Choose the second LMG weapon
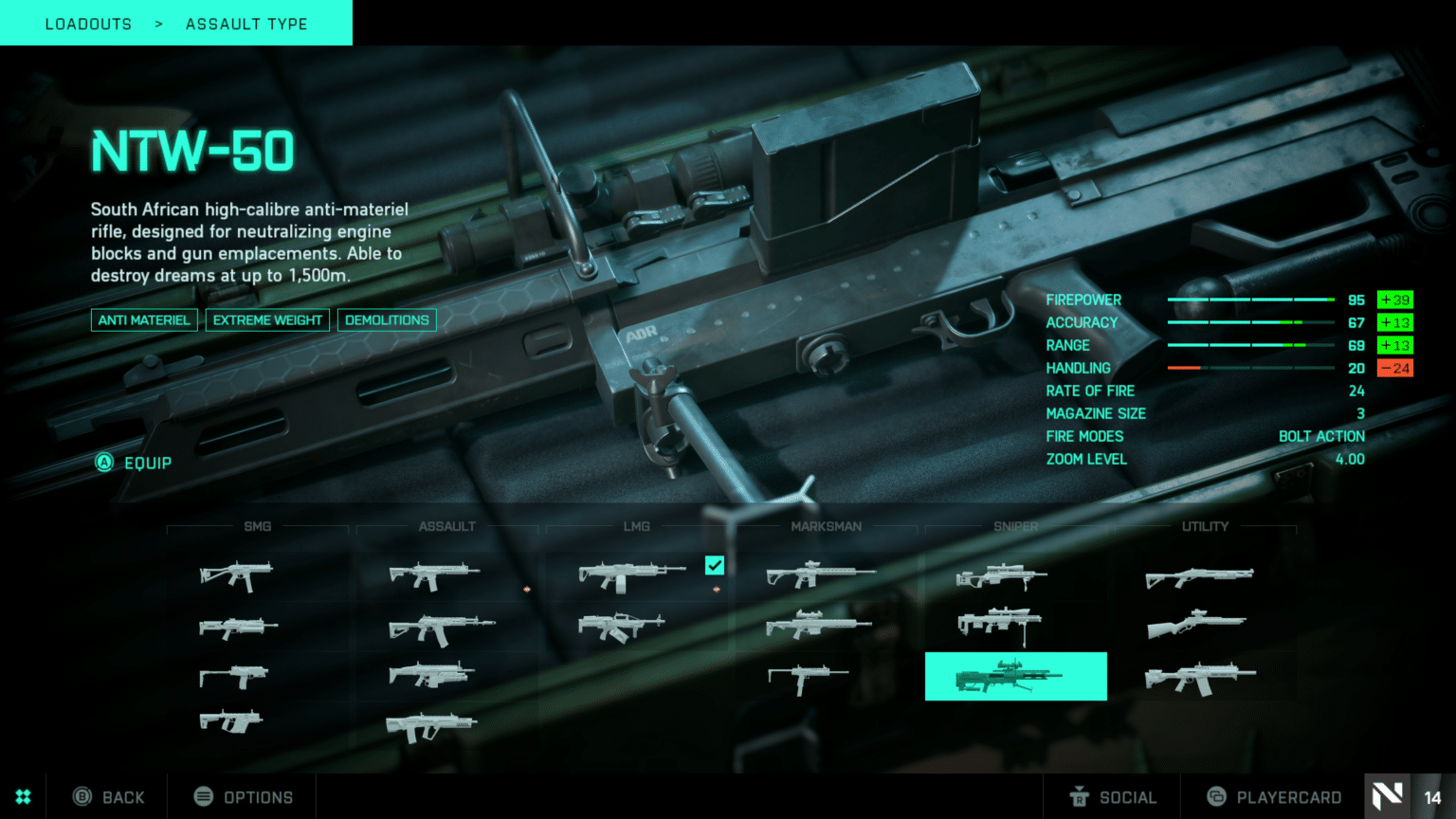Screen dimensions: 1456x819 click(621, 626)
